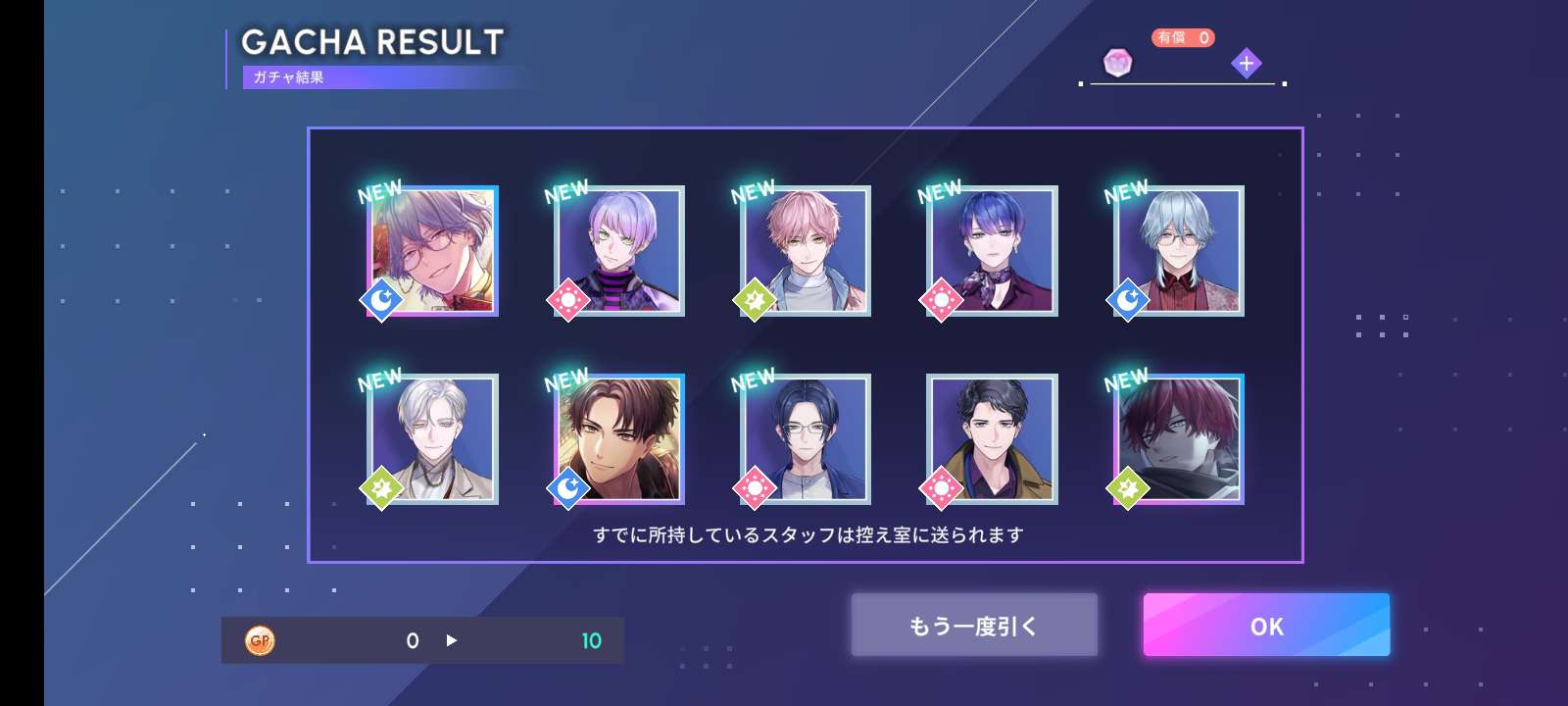Select the glasses card with rainbow border
Image resolution: width=1568 pixels, height=706 pixels.
433,251
